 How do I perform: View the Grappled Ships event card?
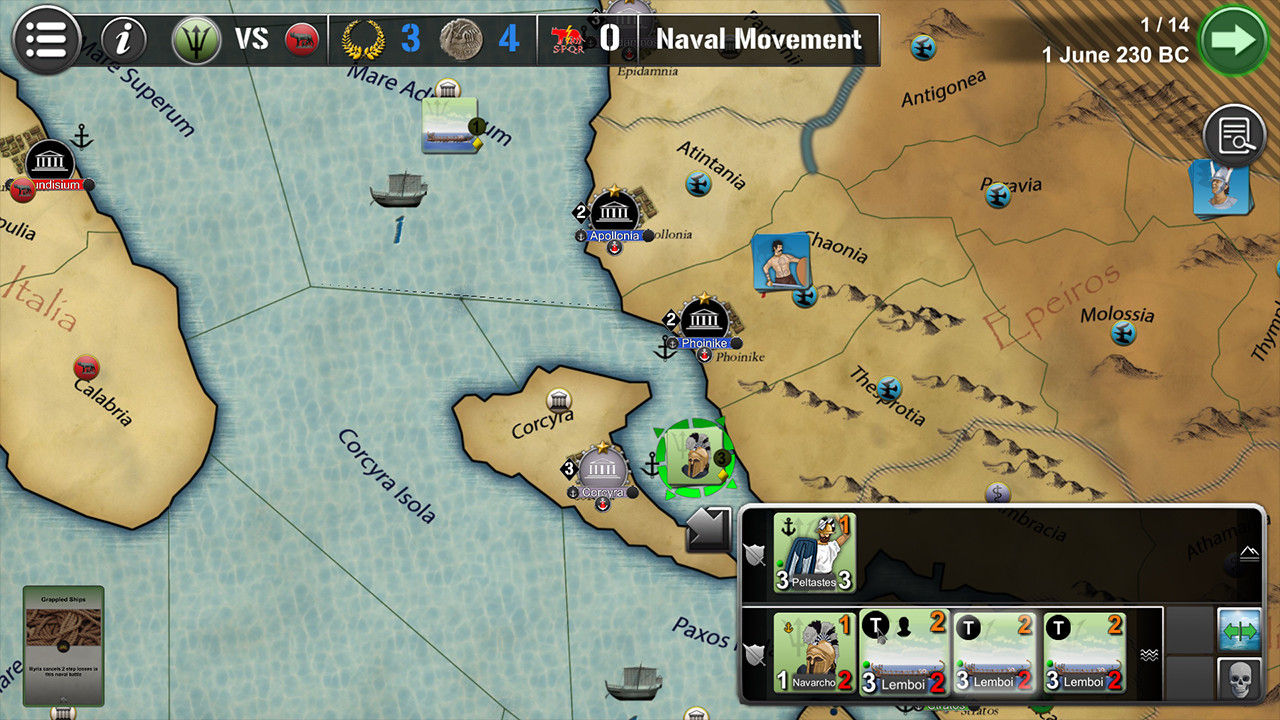(63, 645)
